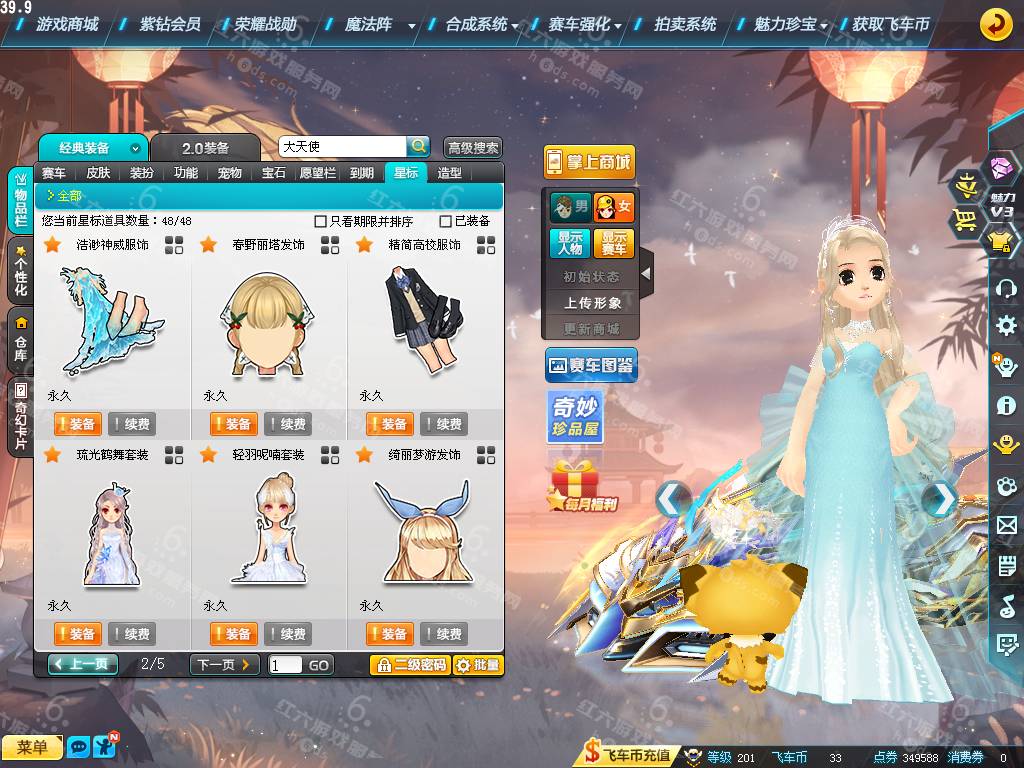The width and height of the screenshot is (1024, 768).
Task: Select the 精简高校服饰 school uniform item
Action: (x=424, y=310)
